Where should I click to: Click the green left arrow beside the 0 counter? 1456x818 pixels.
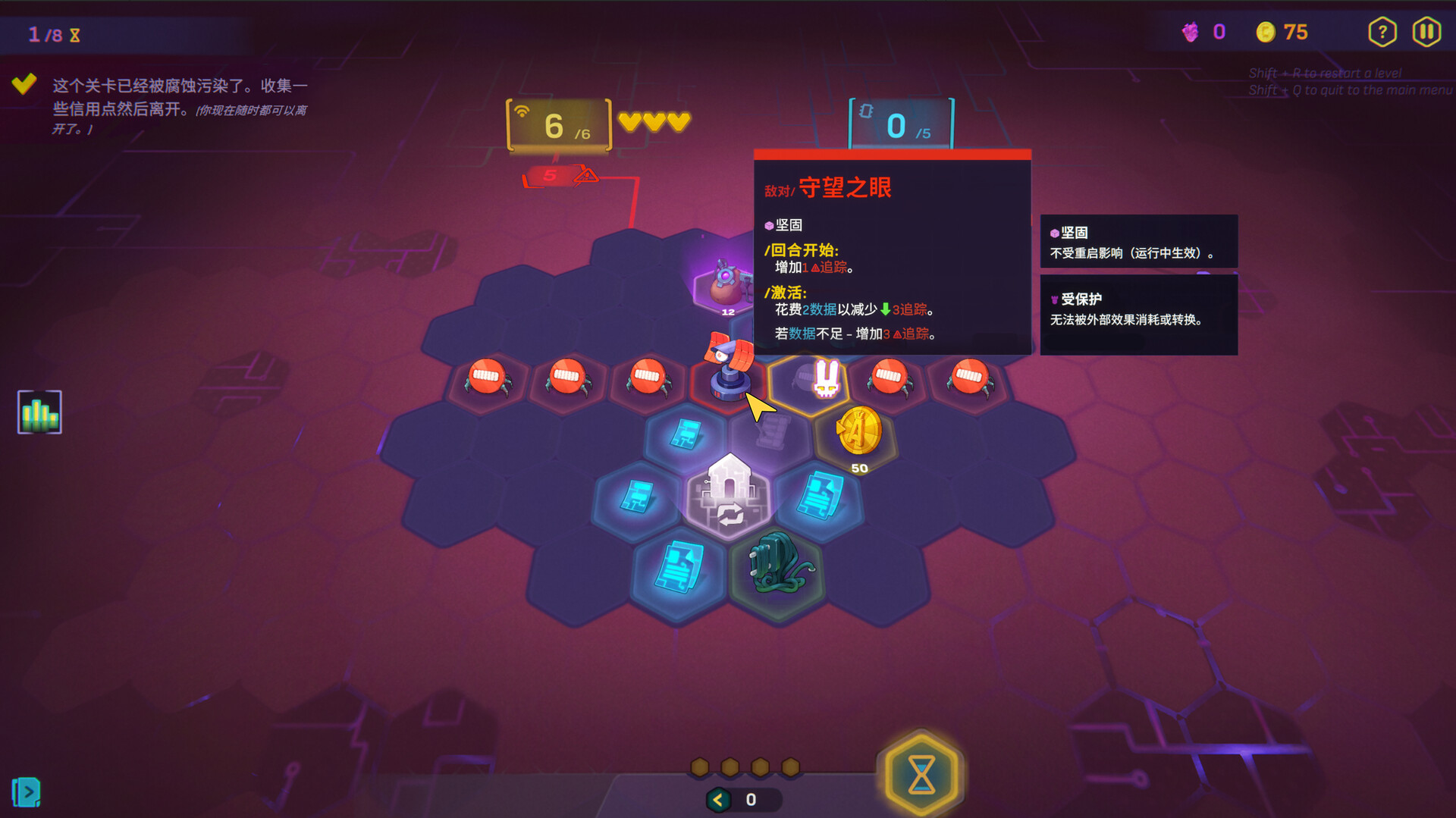pyautogui.click(x=717, y=798)
